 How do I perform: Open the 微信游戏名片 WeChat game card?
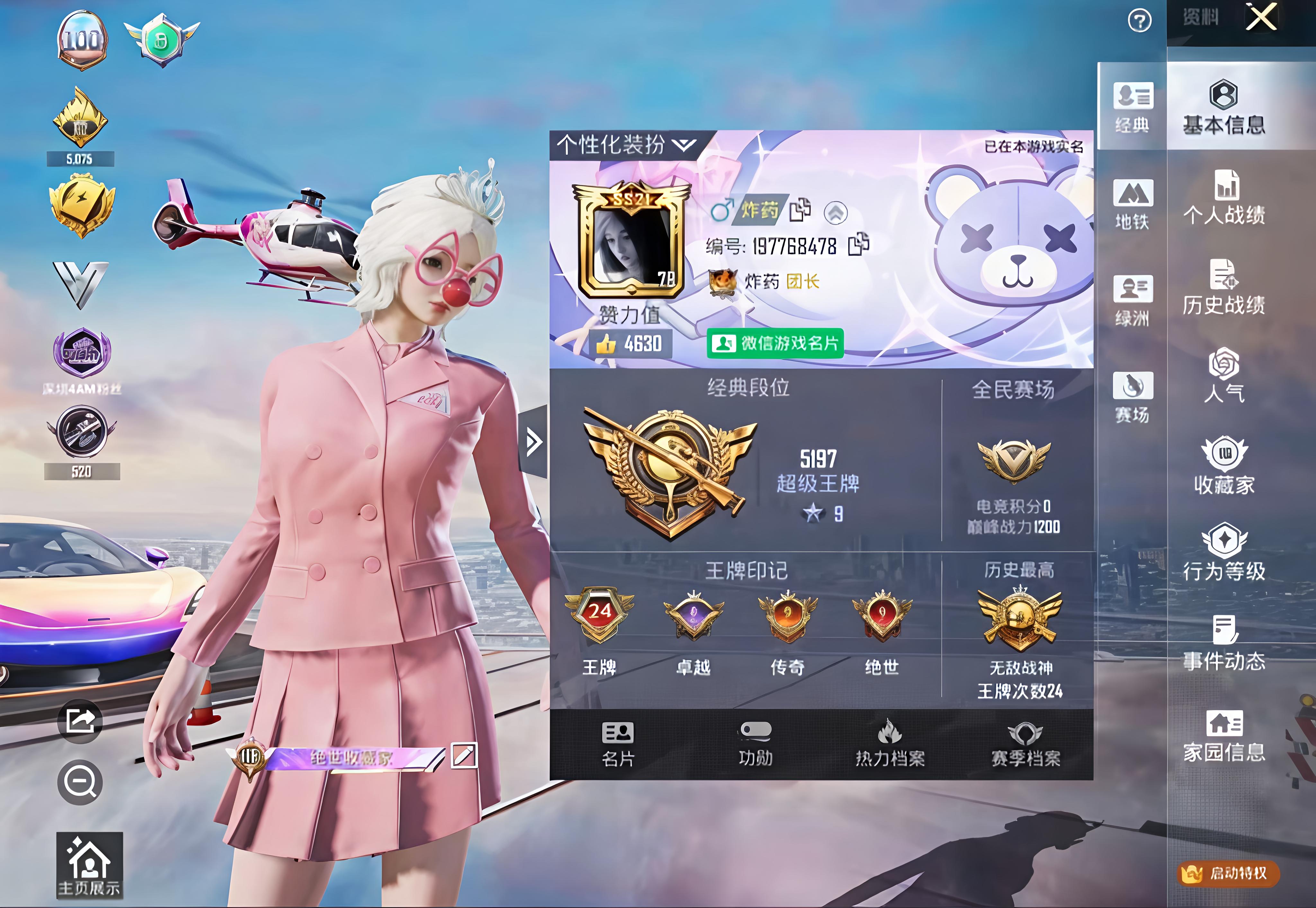[x=776, y=343]
